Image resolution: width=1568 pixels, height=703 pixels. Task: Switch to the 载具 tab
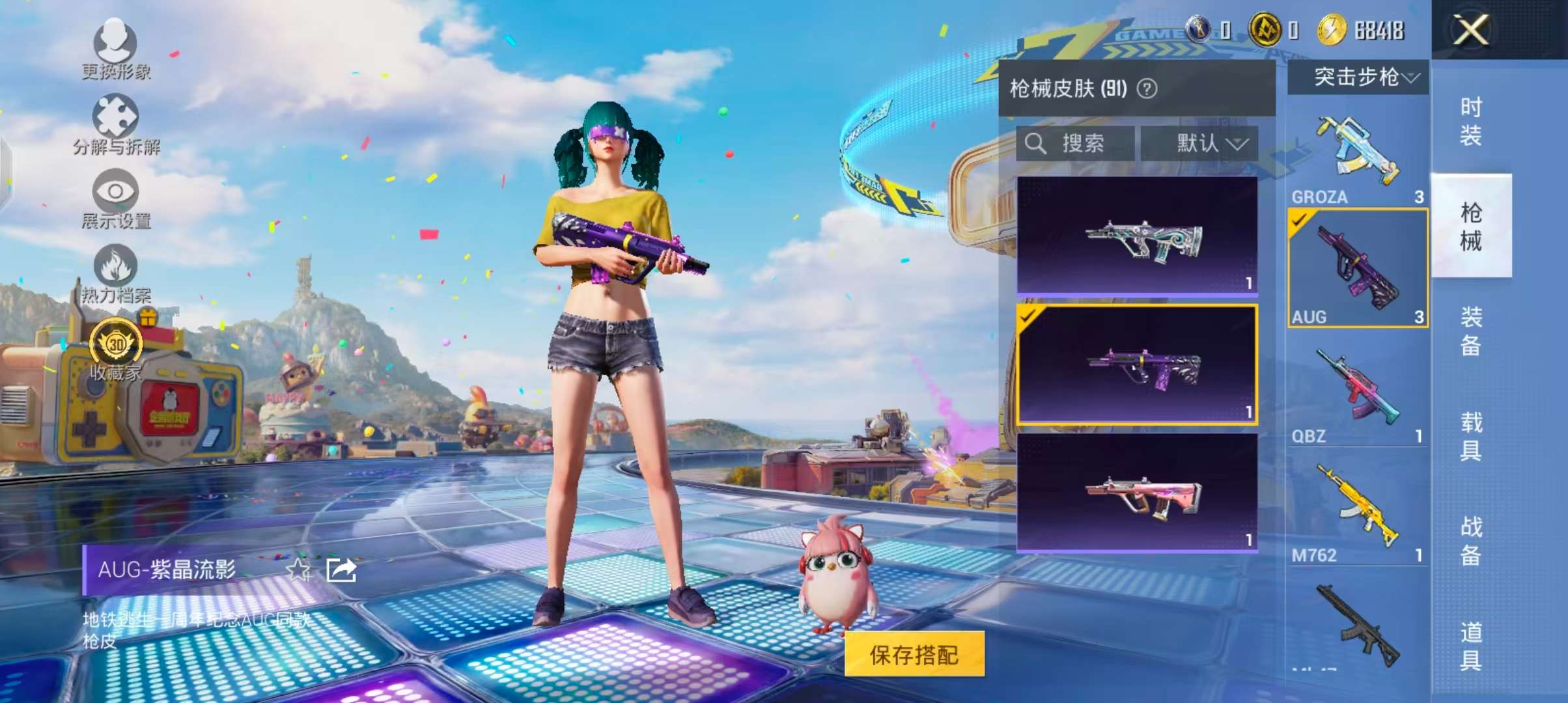point(1471,436)
